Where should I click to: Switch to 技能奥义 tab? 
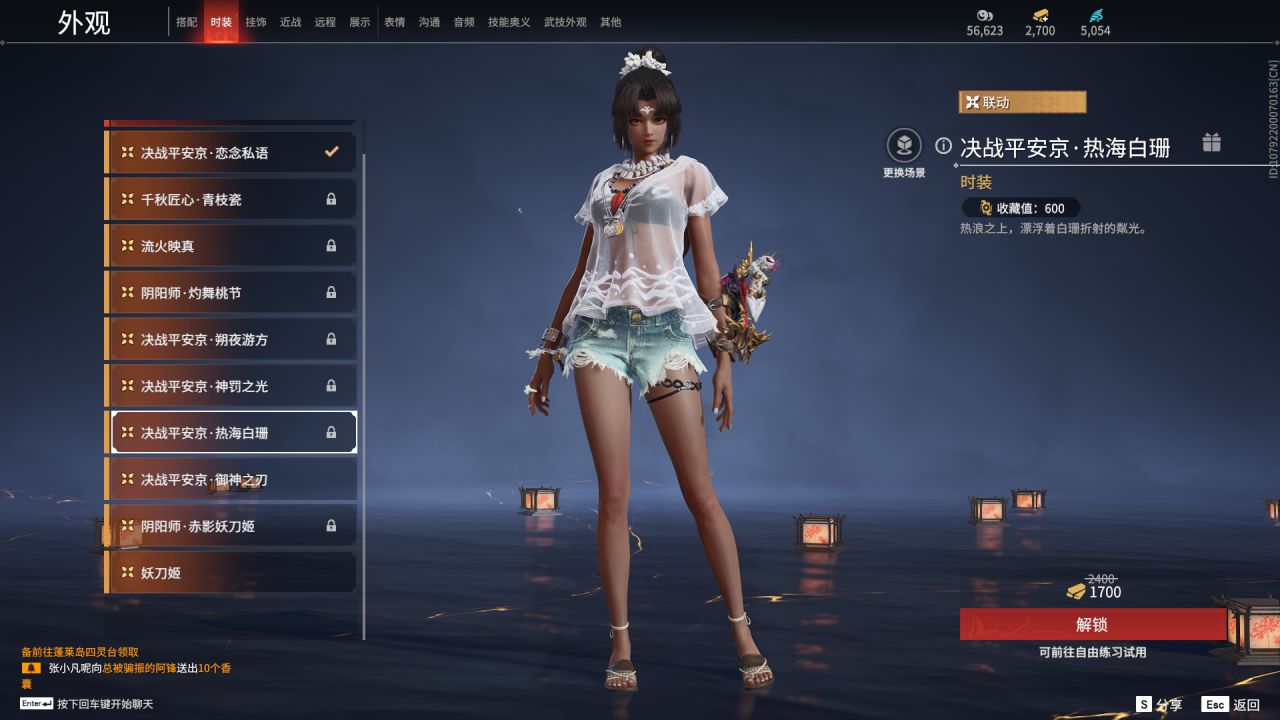click(x=509, y=22)
